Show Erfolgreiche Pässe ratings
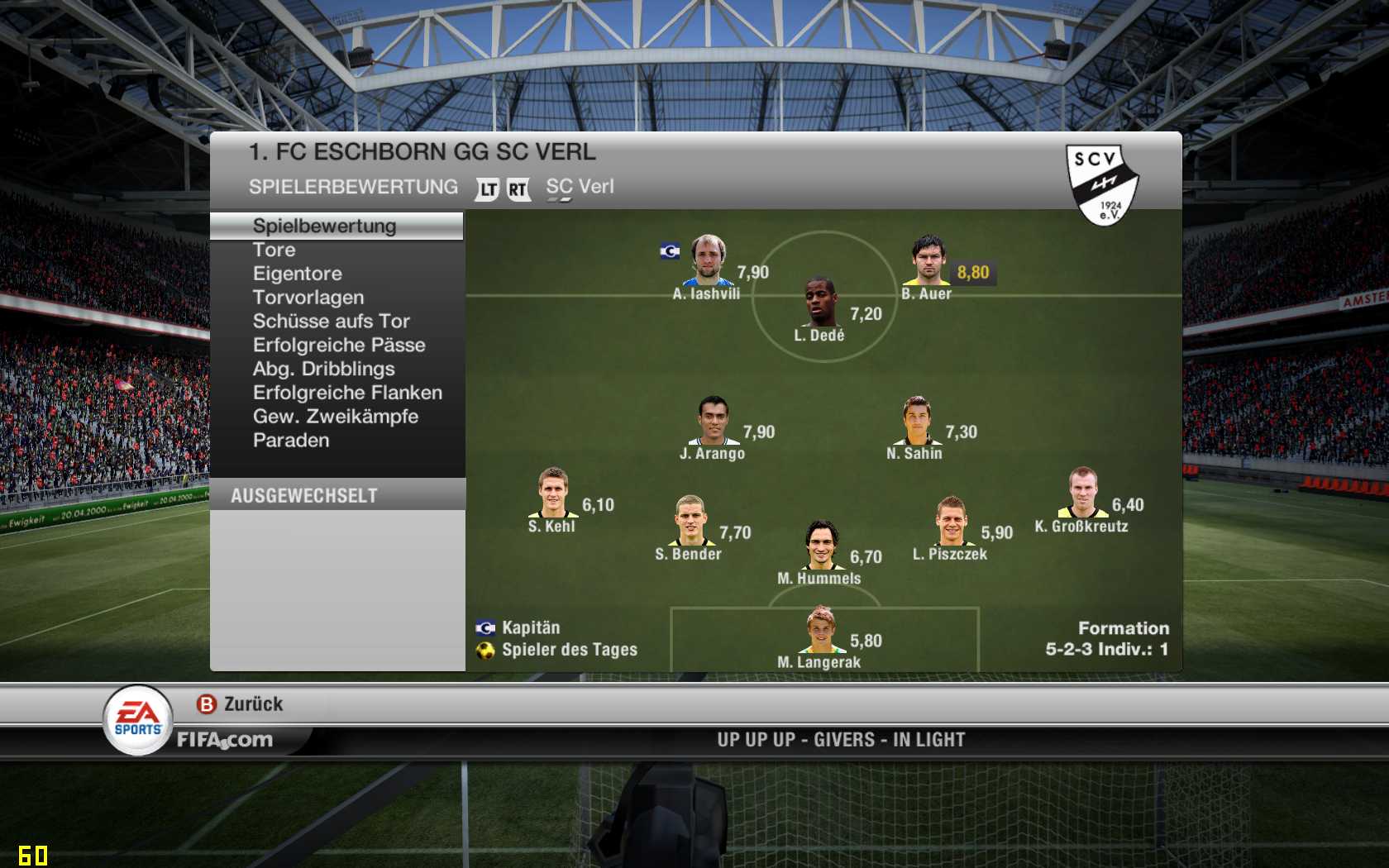 [339, 345]
